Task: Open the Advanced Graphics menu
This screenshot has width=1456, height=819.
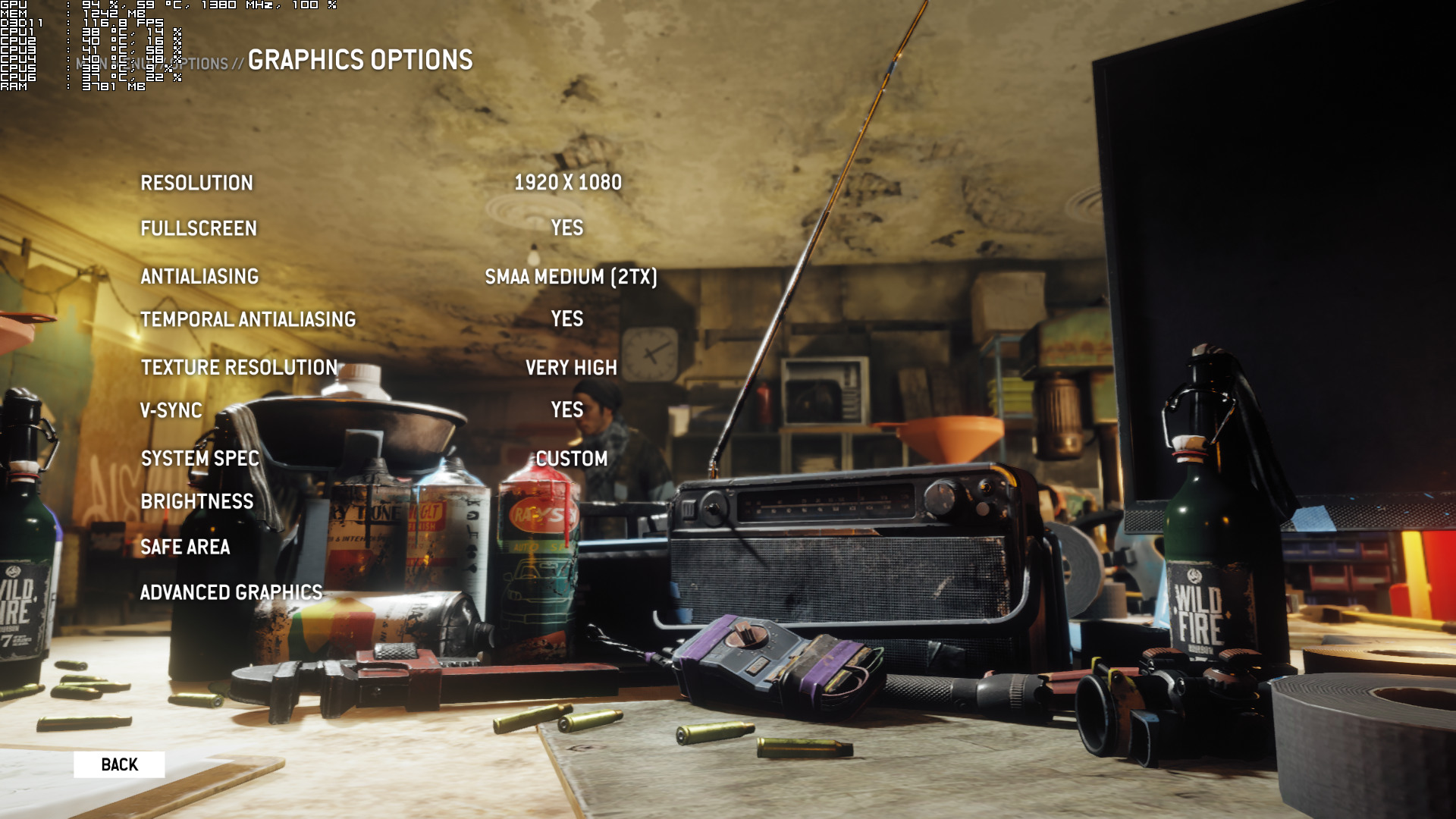Action: click(x=231, y=592)
